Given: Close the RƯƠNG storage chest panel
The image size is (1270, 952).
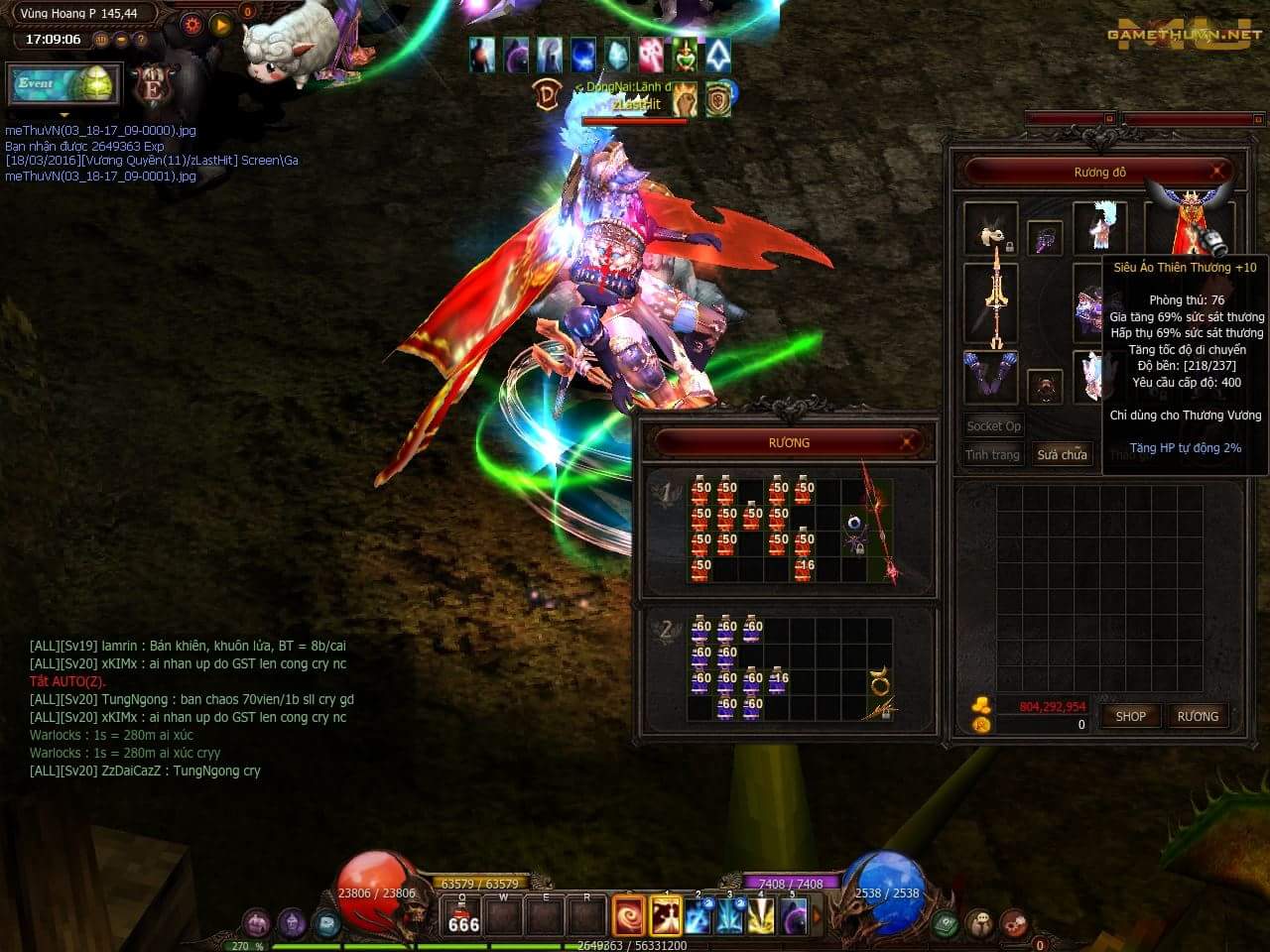Looking at the screenshot, I should pyautogui.click(x=907, y=442).
